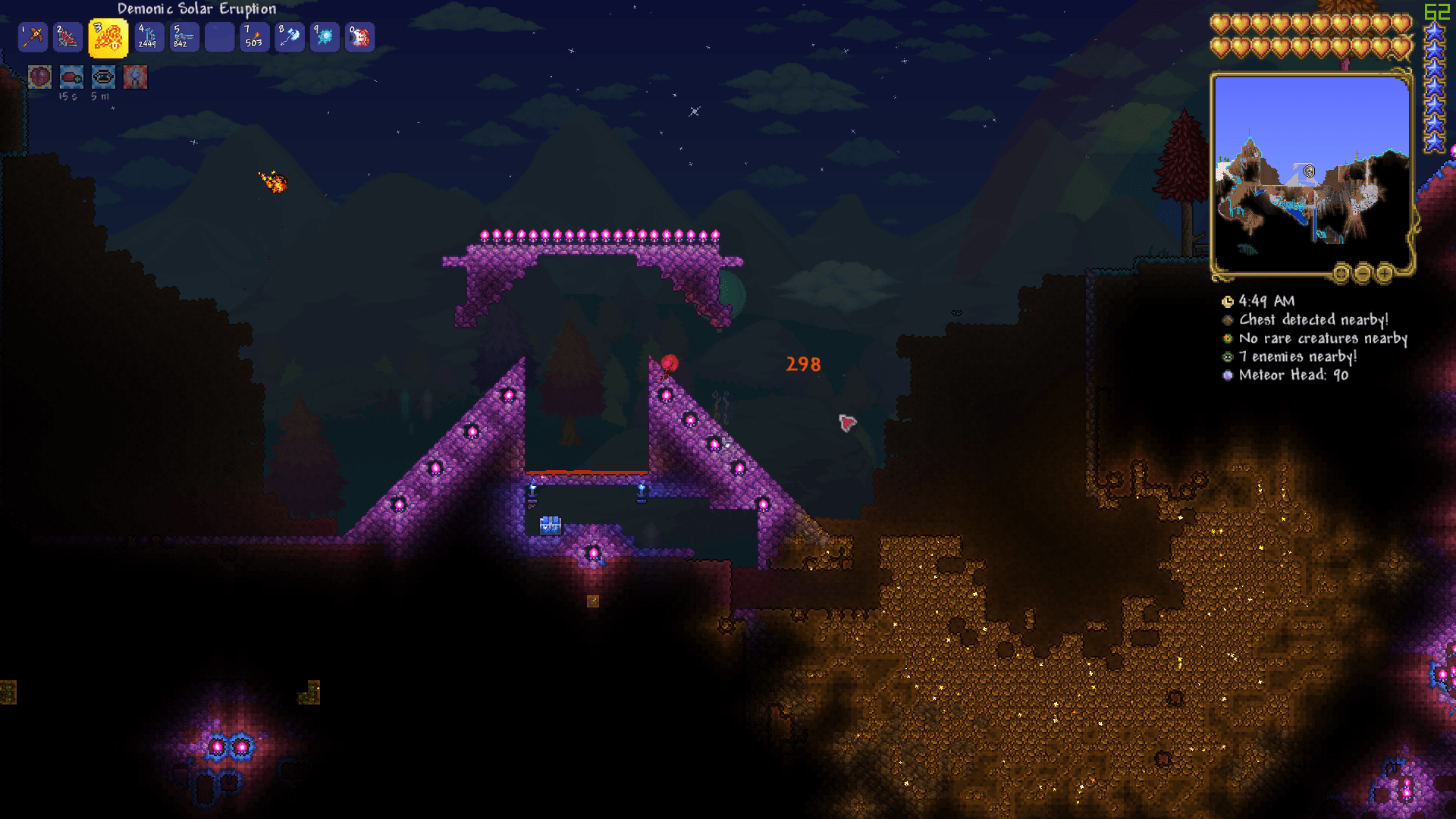This screenshot has height=819, width=1456.
Task: Zoom out the minimap with the minus button
Action: [1364, 274]
